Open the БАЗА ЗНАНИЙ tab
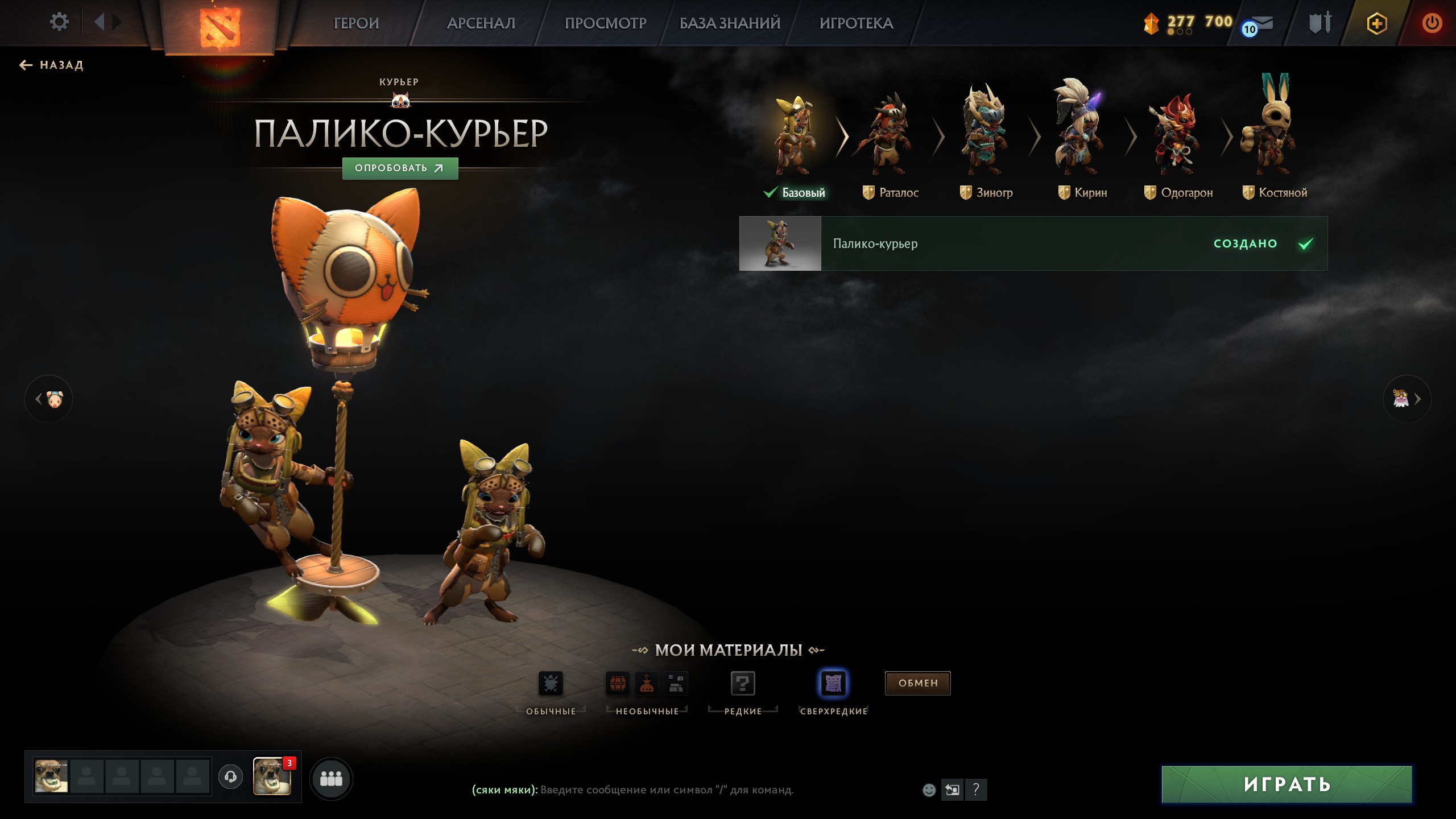Screen dimensions: 1456x819 pyautogui.click(x=730, y=23)
